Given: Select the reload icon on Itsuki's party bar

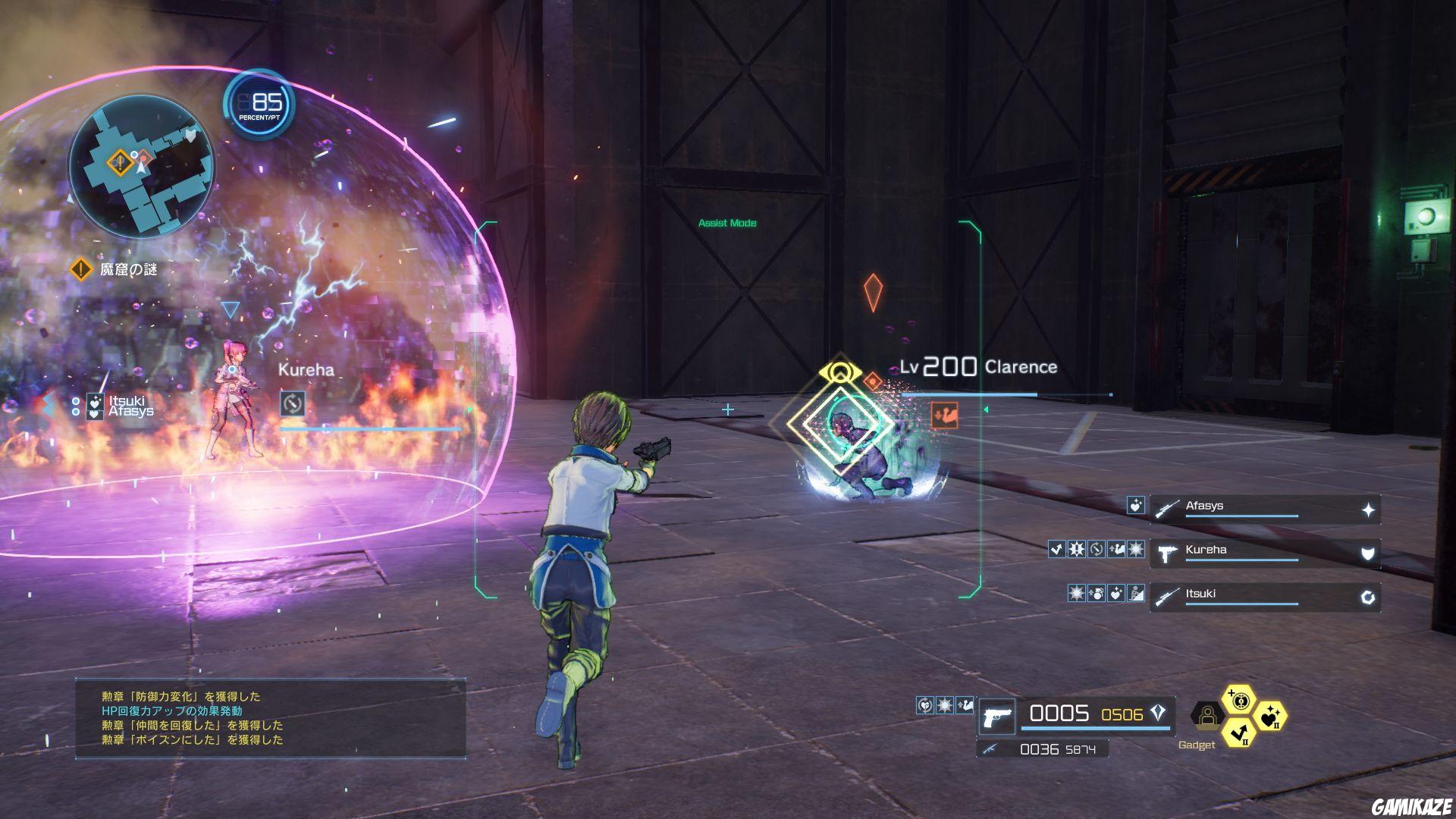Looking at the screenshot, I should coord(1367,598).
